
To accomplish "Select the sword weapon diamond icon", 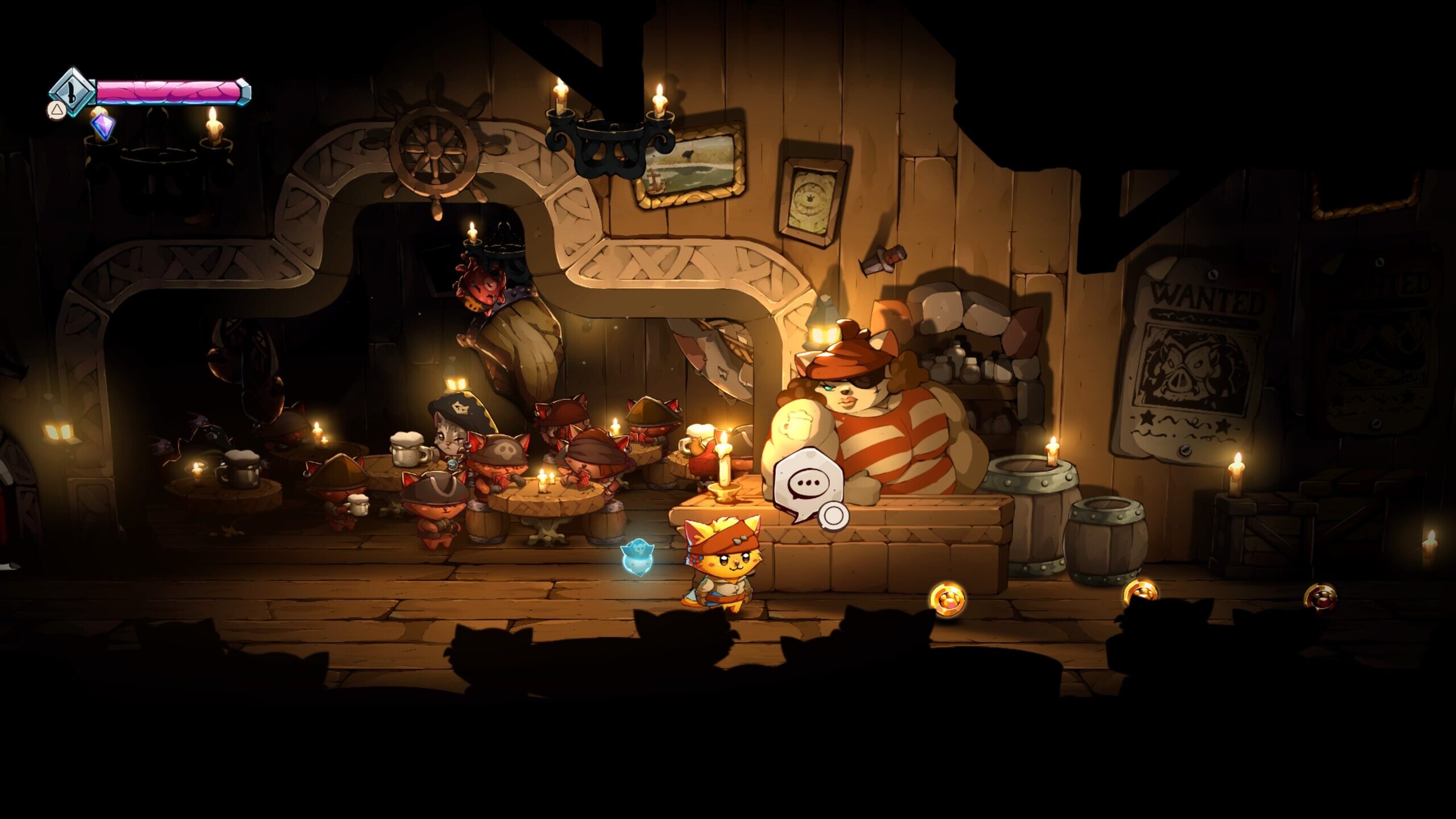I will (x=72, y=91).
